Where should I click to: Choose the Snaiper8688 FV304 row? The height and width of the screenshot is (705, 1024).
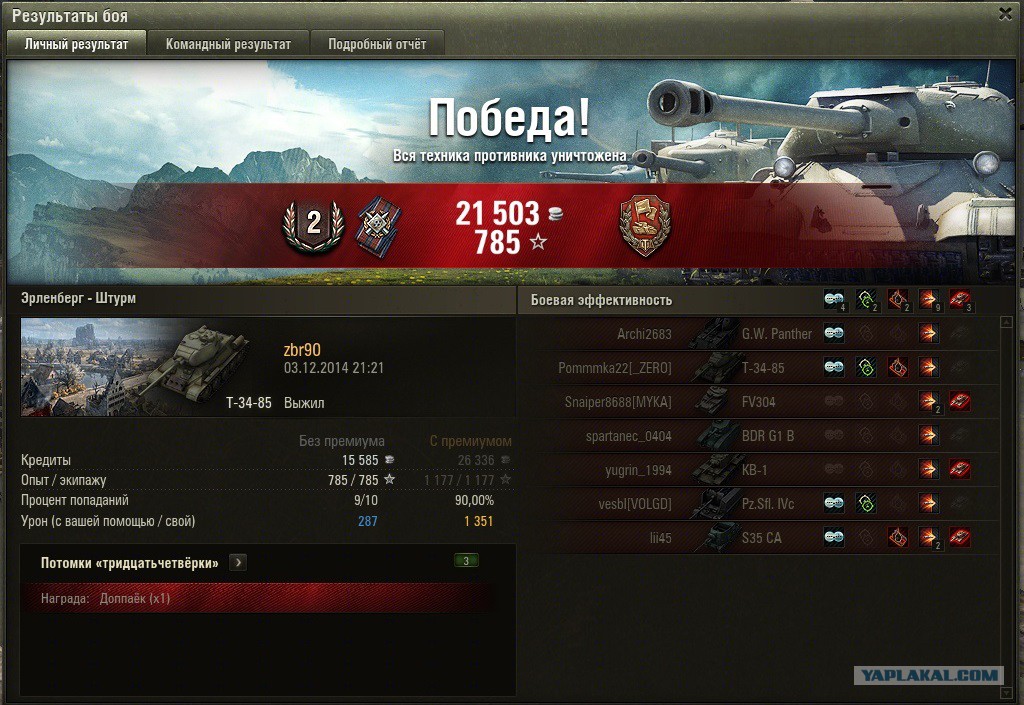tap(760, 402)
